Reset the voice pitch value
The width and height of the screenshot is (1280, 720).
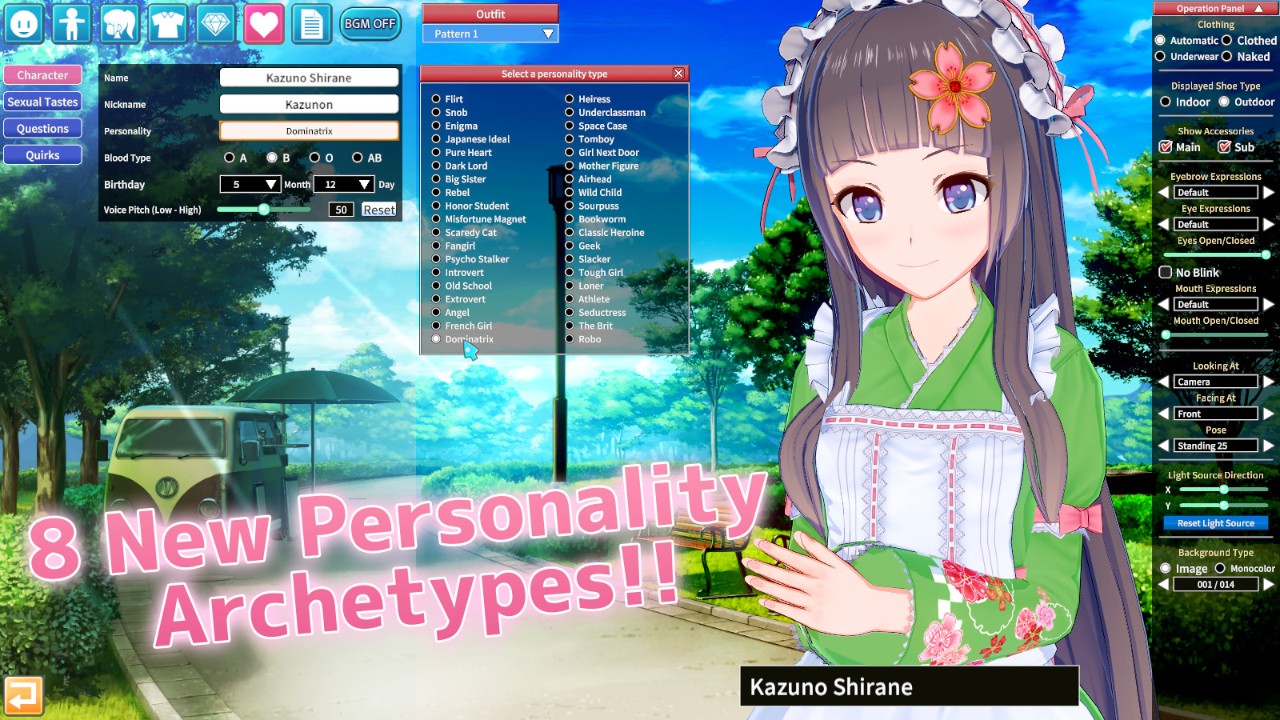pyautogui.click(x=379, y=210)
